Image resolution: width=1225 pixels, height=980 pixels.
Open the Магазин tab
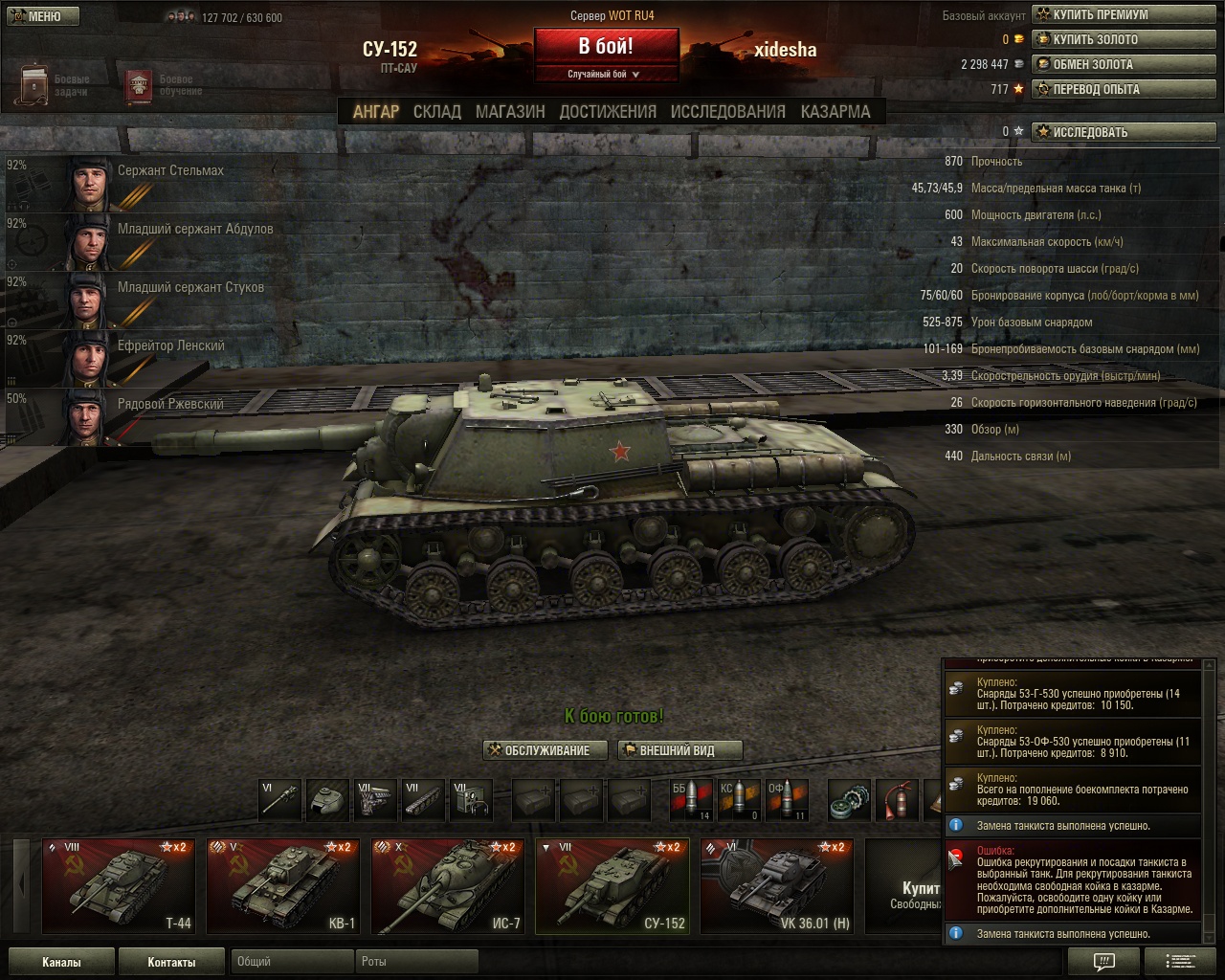pos(510,112)
